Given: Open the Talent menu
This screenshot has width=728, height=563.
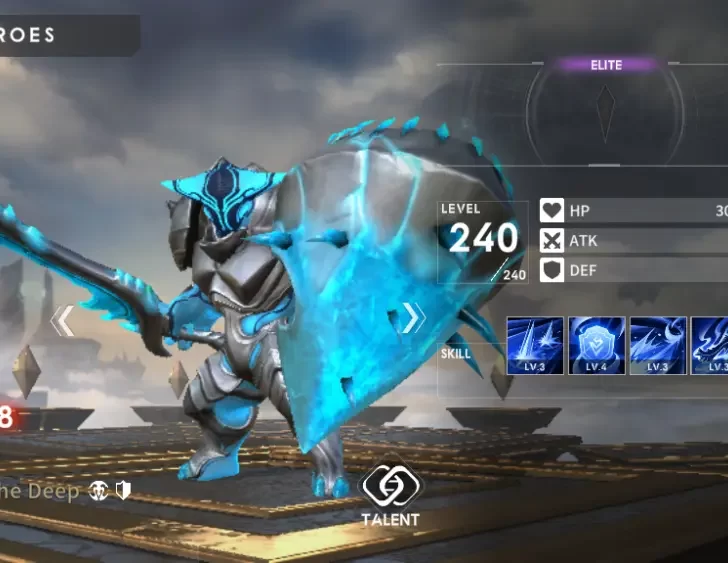Looking at the screenshot, I should pos(391,493).
